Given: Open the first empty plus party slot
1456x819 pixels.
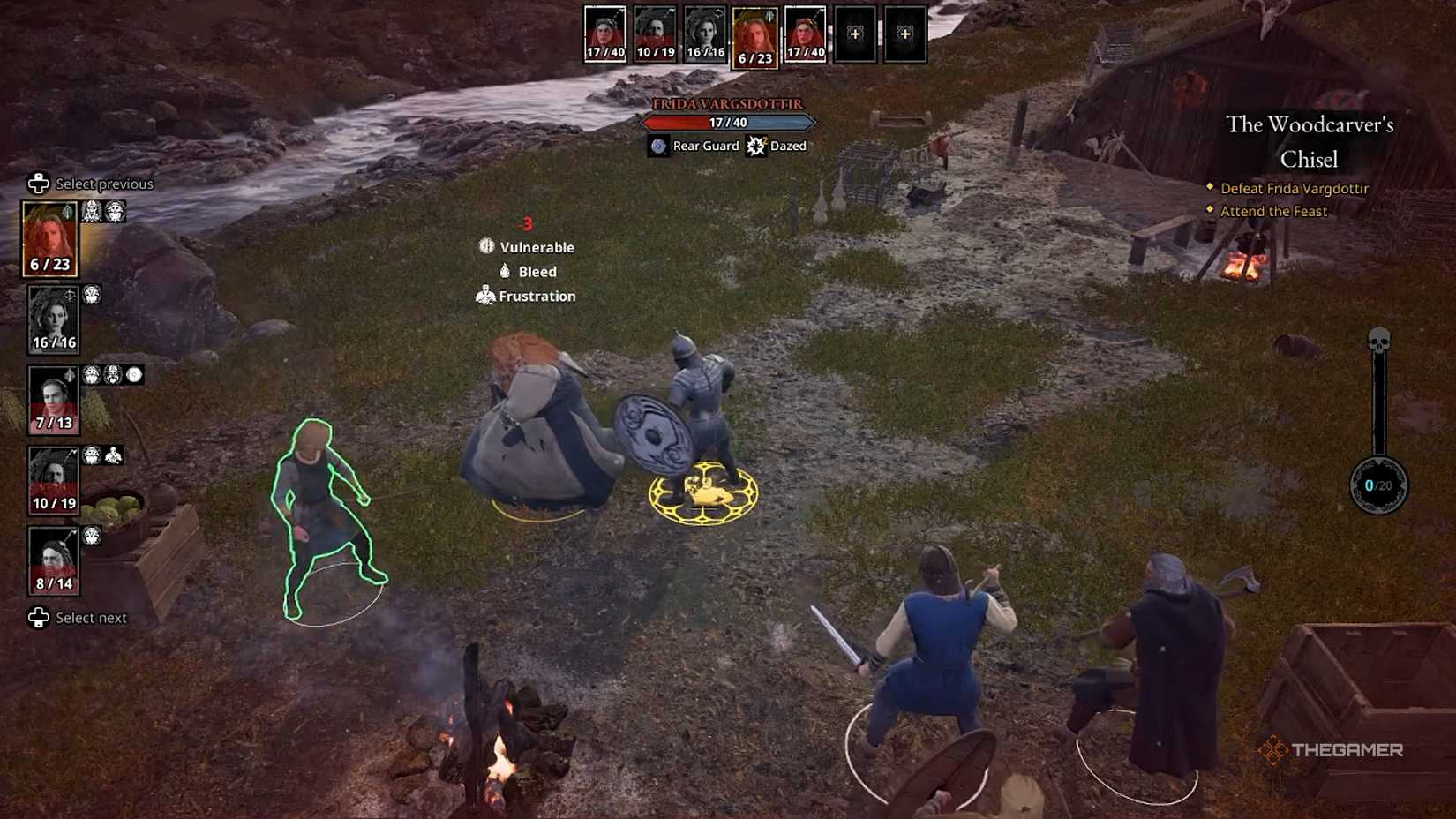Looking at the screenshot, I should tap(853, 33).
